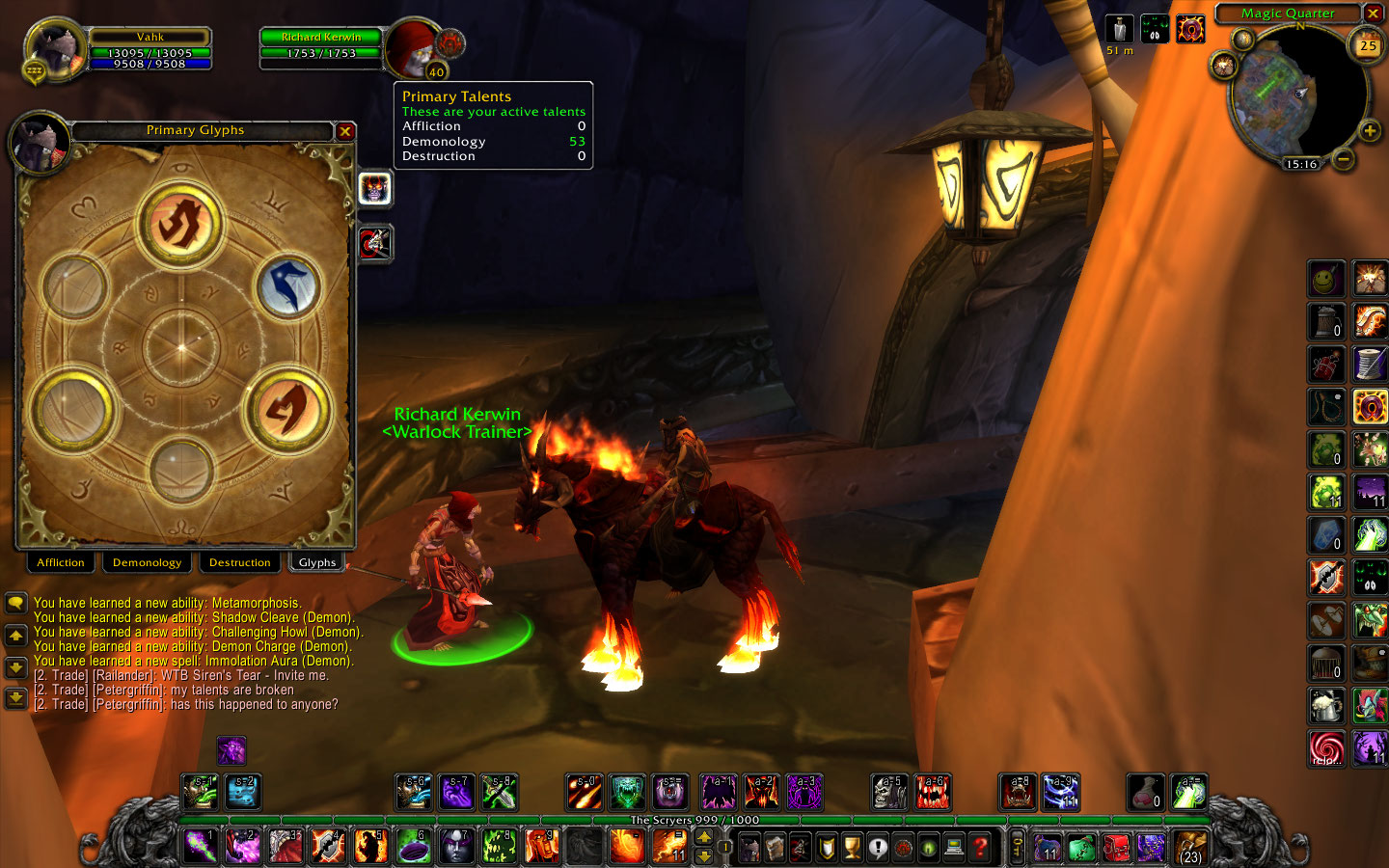Click the Magic Quarter minimap
The width and height of the screenshot is (1389, 868).
tap(1295, 94)
